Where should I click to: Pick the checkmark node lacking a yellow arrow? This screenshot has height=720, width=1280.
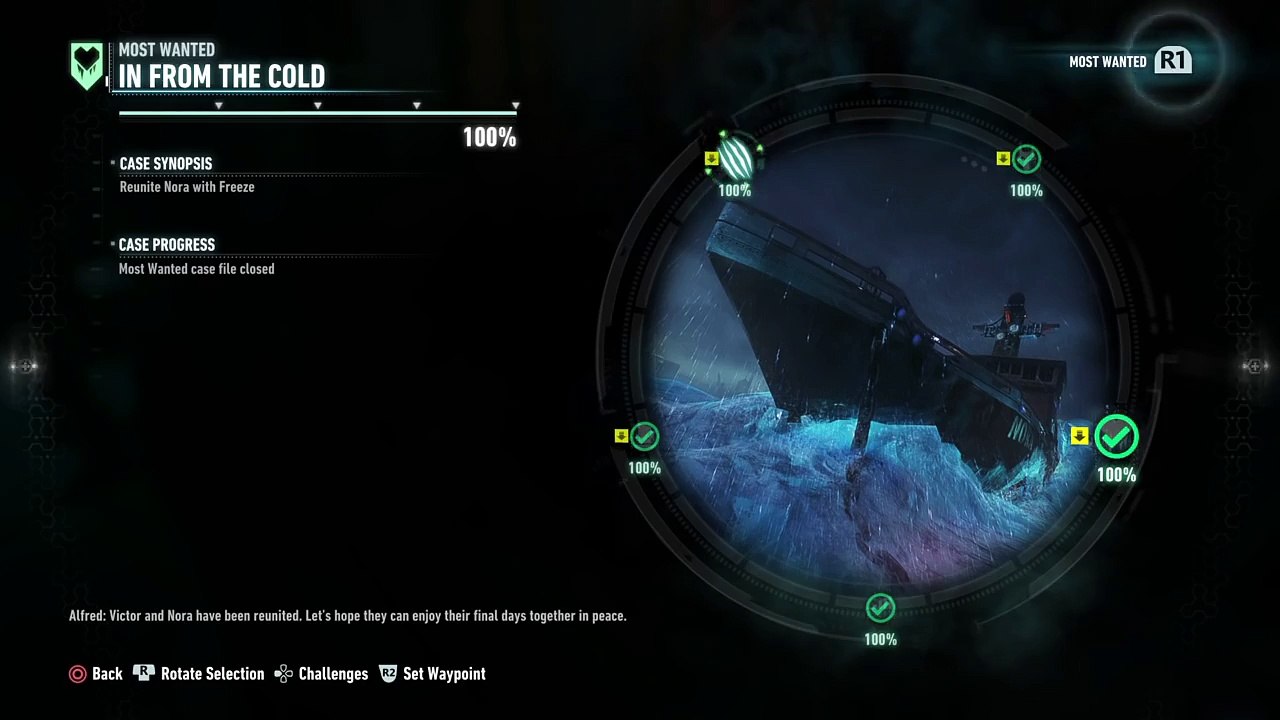click(880, 607)
